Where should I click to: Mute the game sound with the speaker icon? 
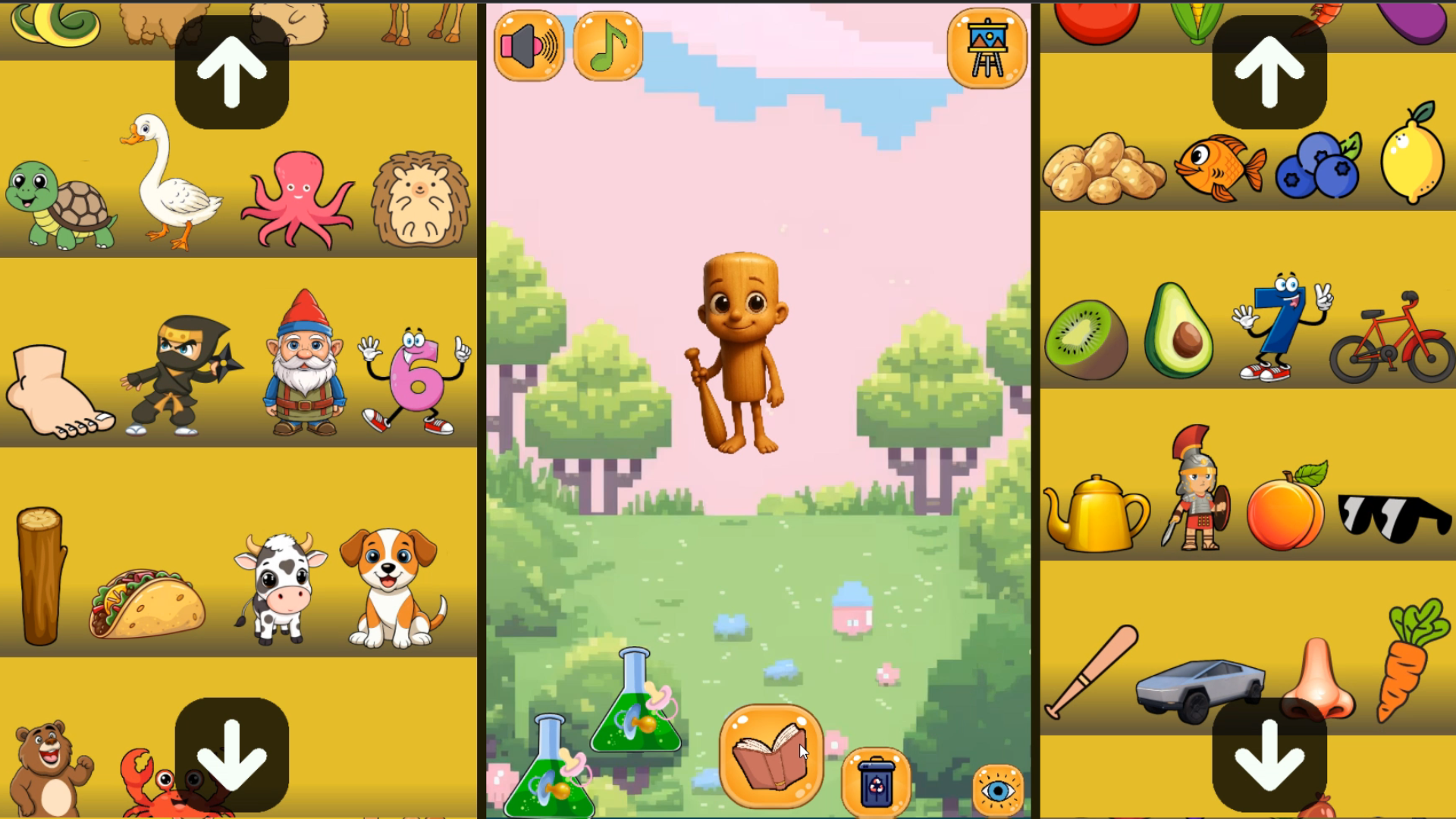[529, 45]
